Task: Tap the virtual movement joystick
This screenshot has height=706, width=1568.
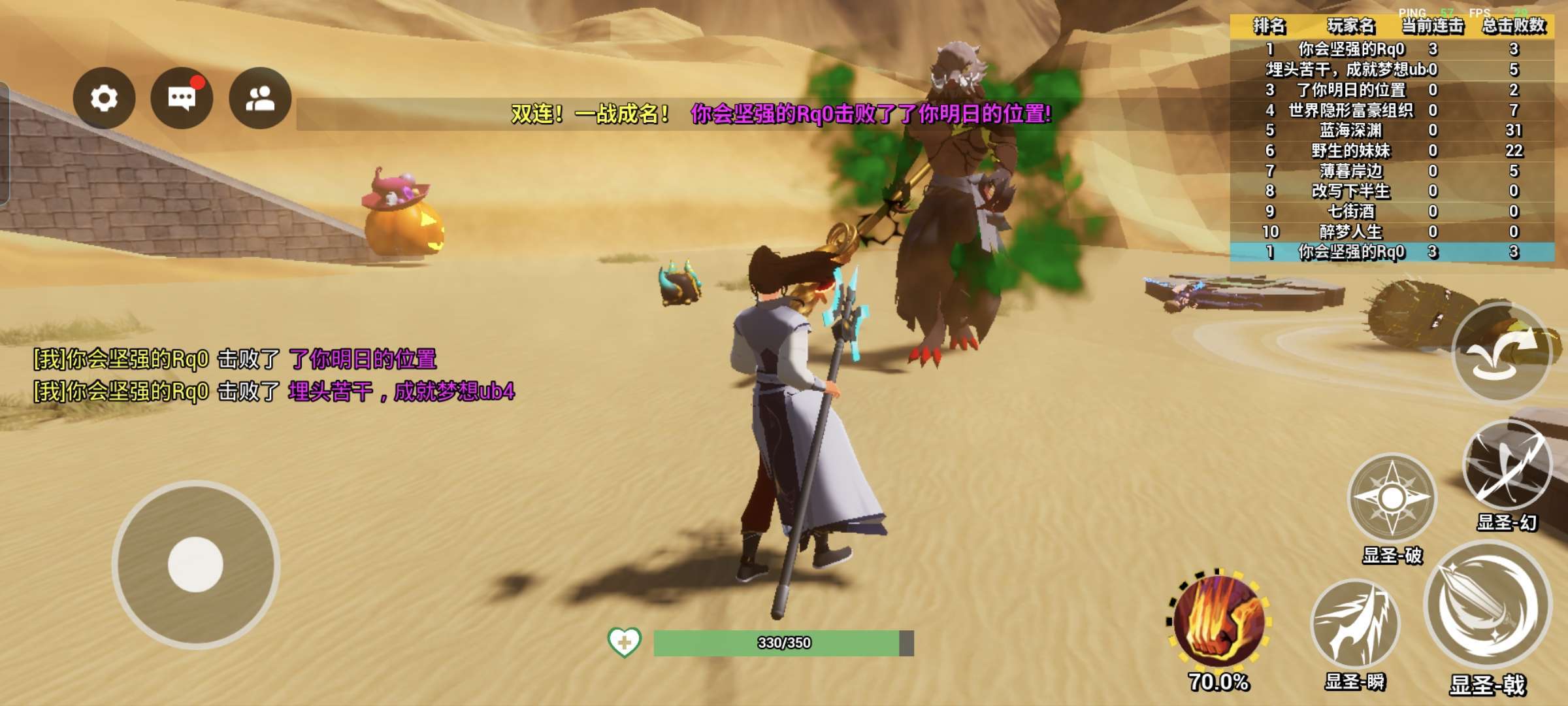Action: (x=195, y=564)
